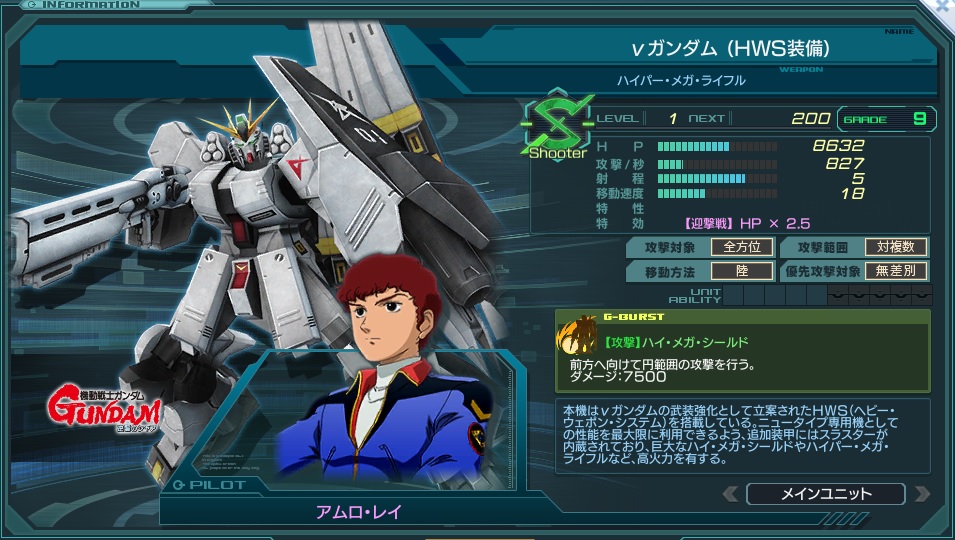The image size is (955, 540).
Task: Go to the previous unit with left arrow
Action: 730,494
